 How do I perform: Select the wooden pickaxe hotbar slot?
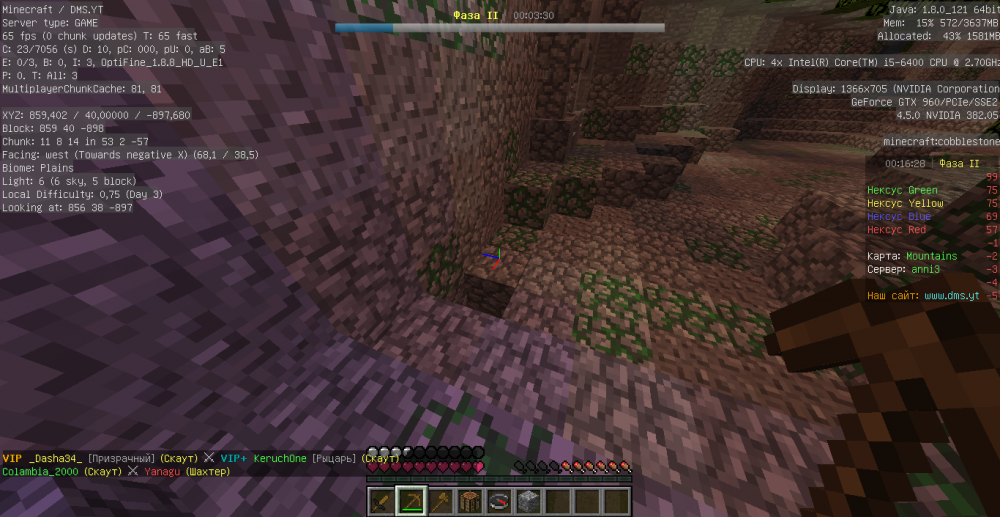coord(410,500)
